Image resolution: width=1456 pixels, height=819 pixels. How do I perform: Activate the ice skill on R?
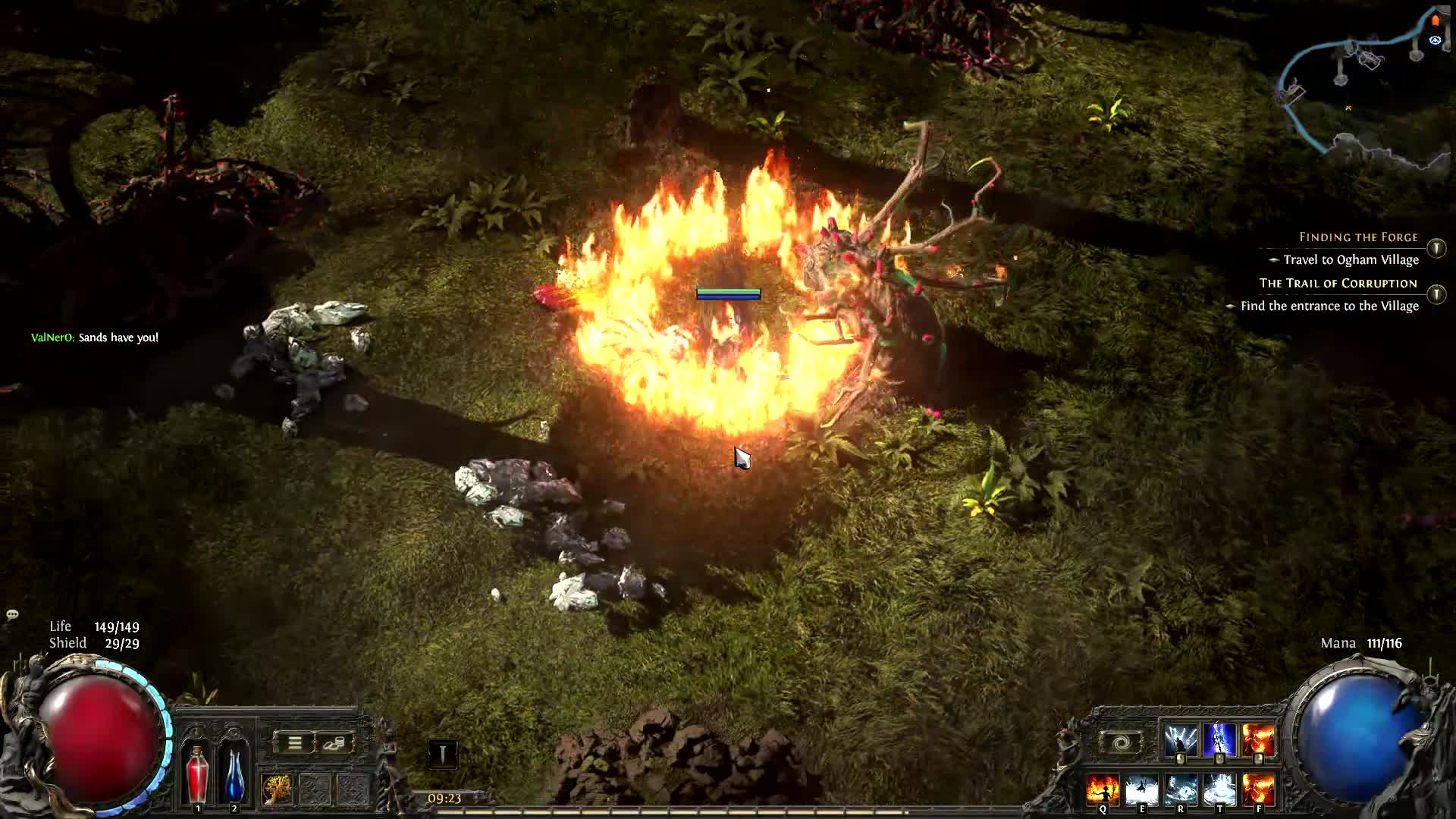1181,790
